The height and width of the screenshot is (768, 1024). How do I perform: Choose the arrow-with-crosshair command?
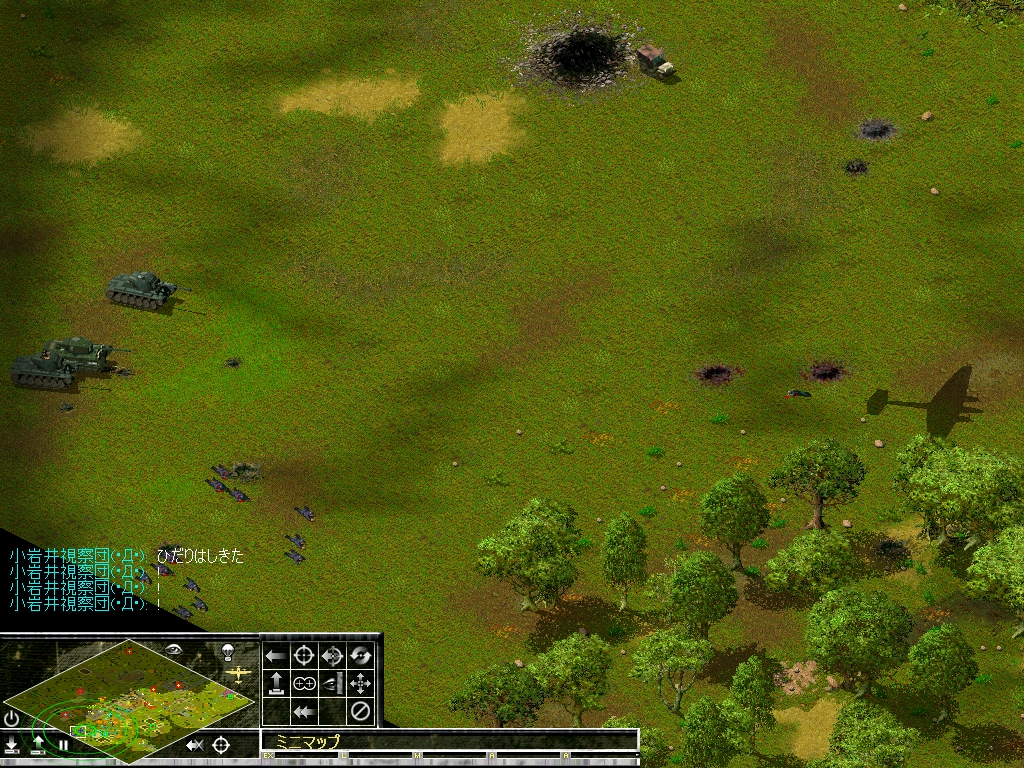(x=332, y=656)
